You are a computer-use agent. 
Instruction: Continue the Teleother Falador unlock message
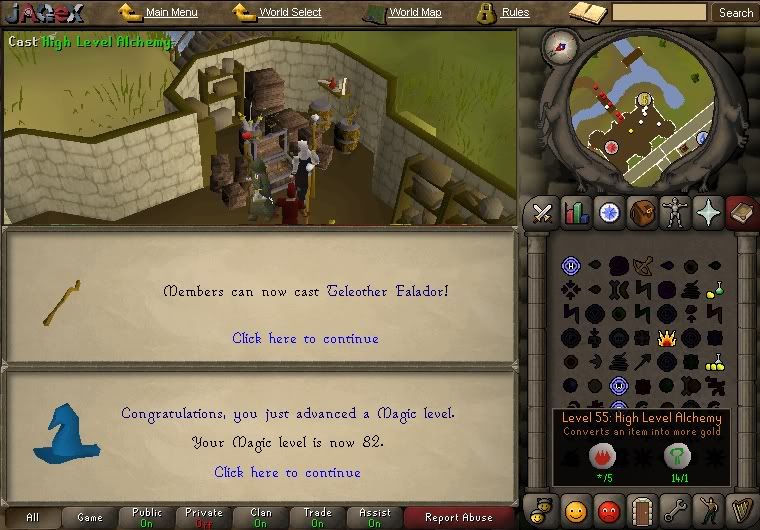click(305, 338)
